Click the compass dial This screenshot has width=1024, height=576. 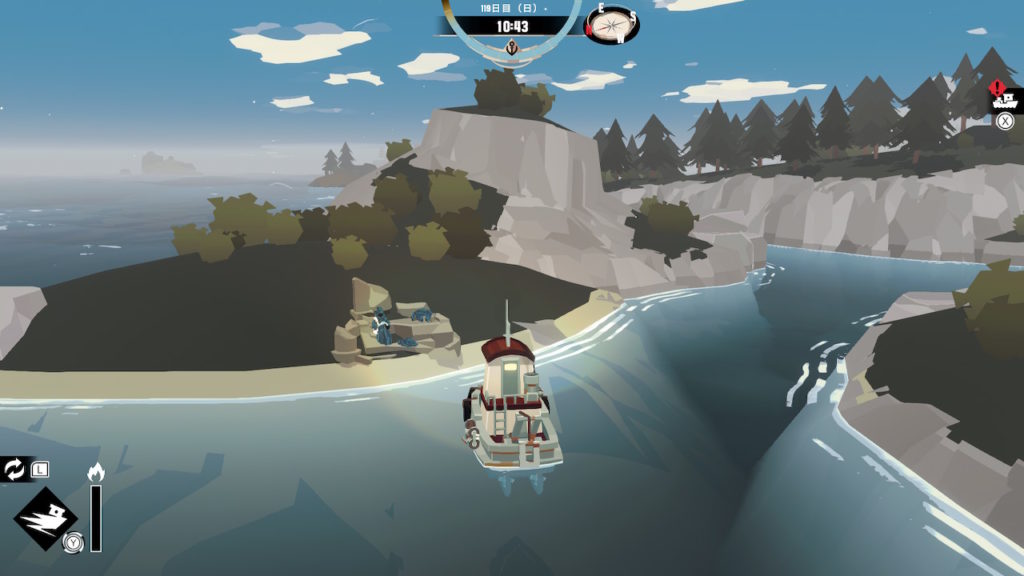coord(613,24)
